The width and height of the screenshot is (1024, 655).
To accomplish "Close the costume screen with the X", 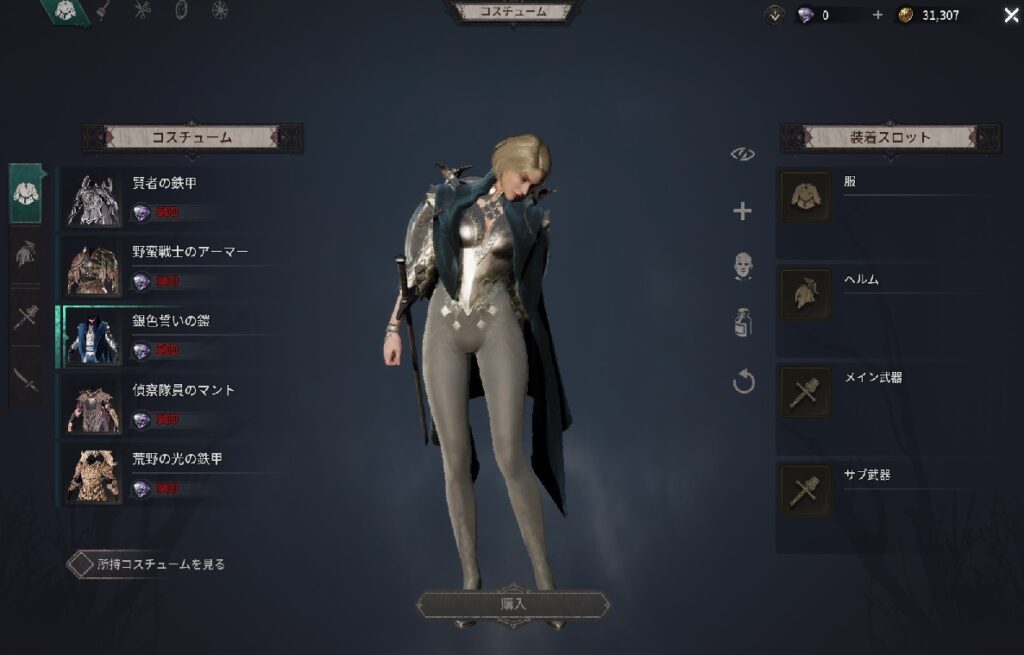I will click(x=1010, y=15).
